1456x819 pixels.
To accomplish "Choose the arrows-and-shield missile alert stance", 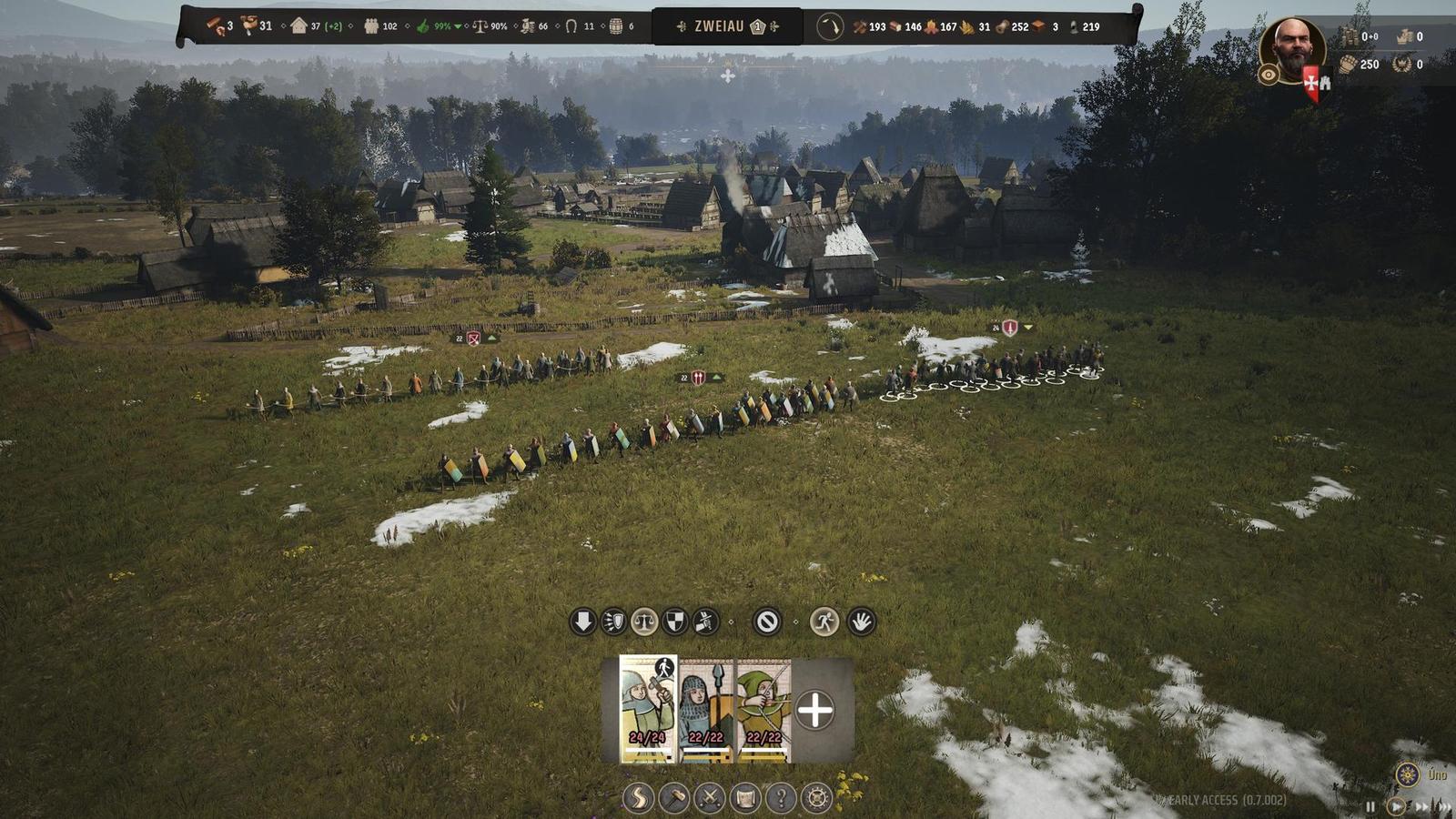I will [x=613, y=622].
